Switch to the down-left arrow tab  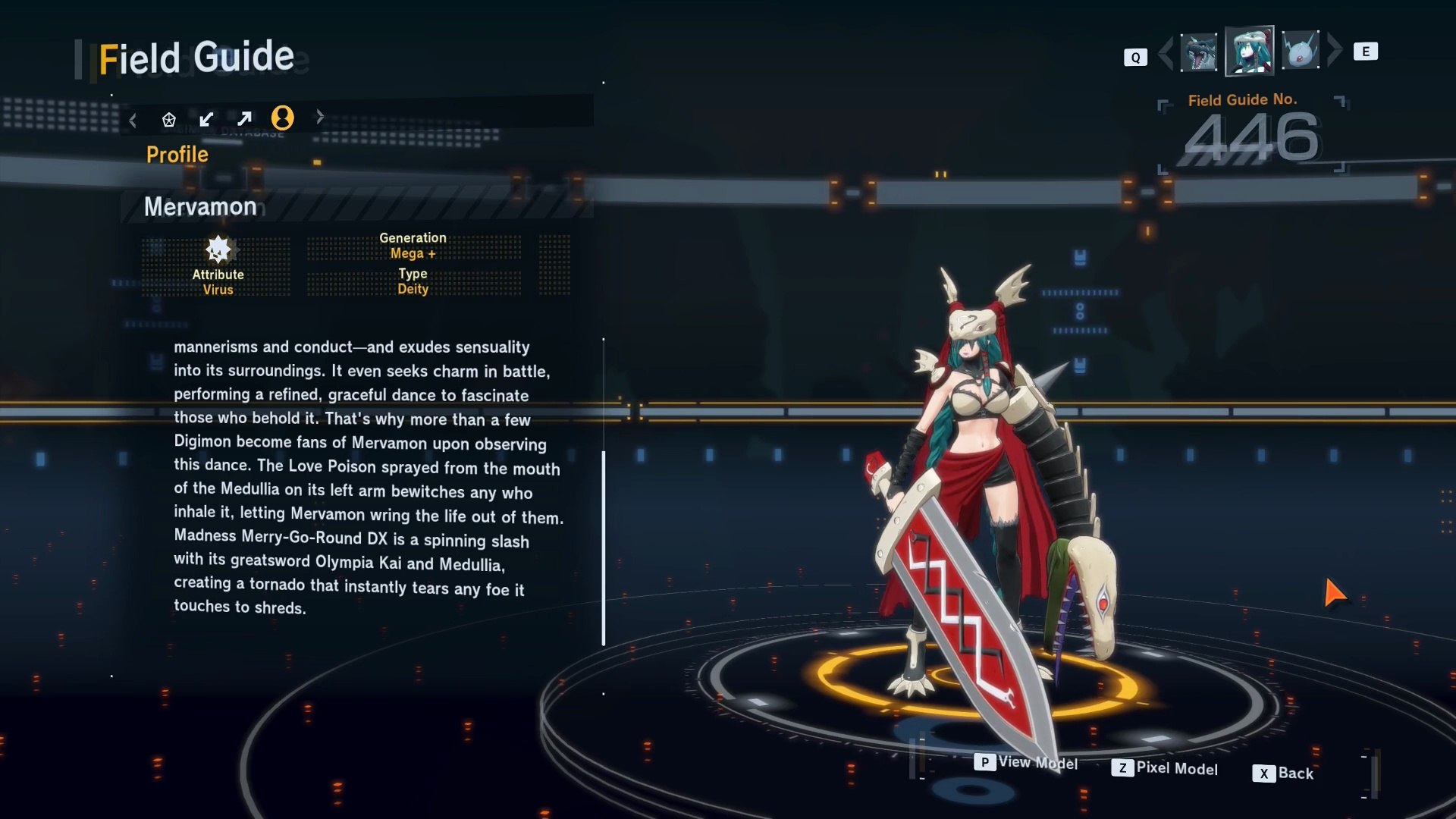(x=206, y=119)
